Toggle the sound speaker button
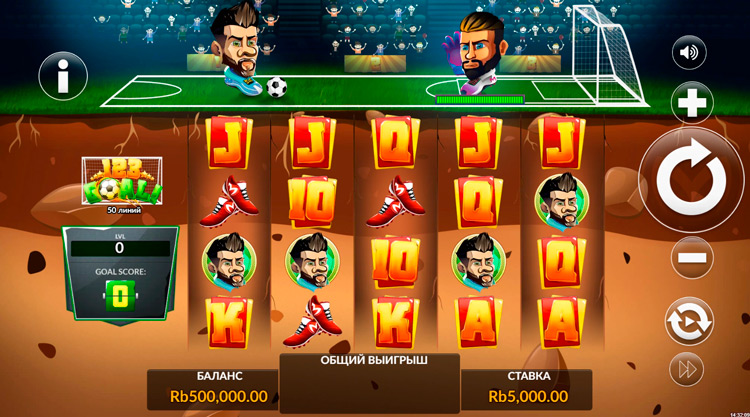 point(689,52)
